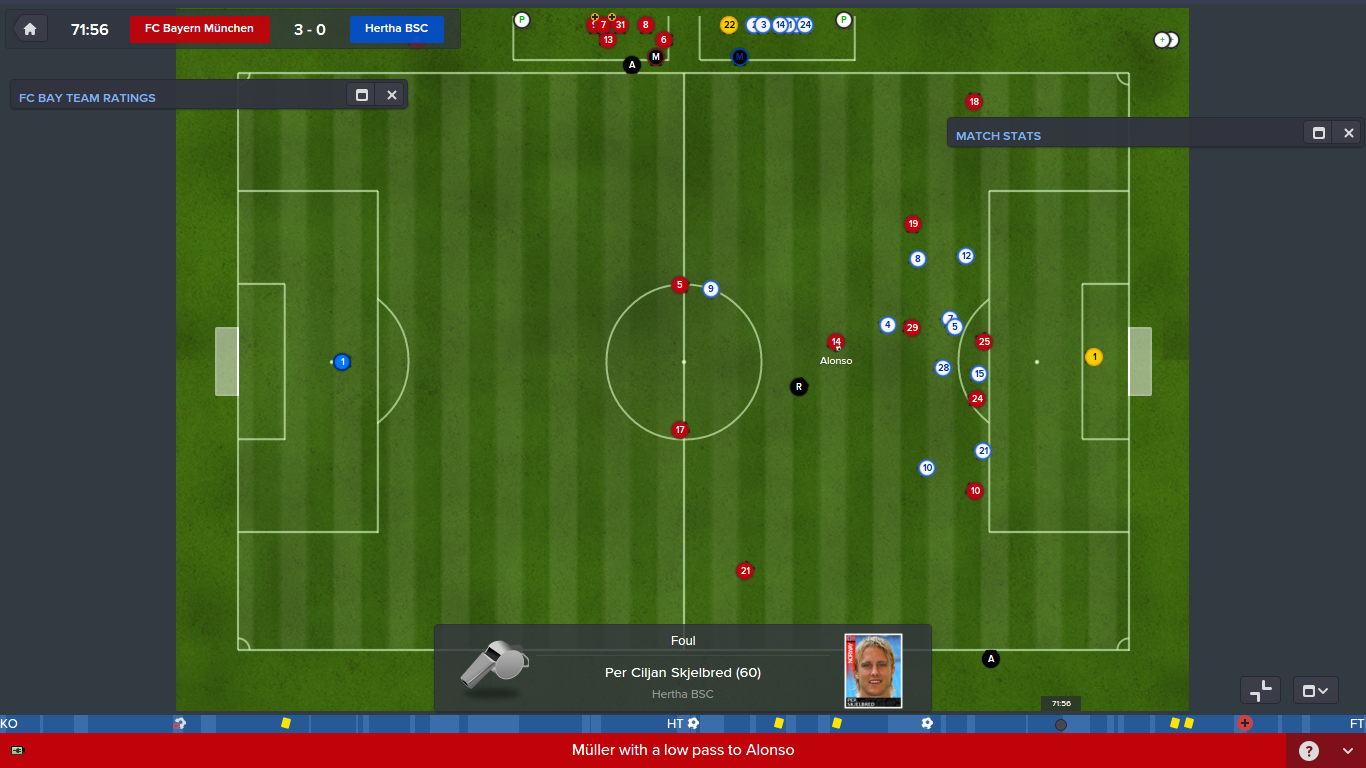Select the Hertha BSC team label
The width and height of the screenshot is (1366, 768).
(x=396, y=29)
